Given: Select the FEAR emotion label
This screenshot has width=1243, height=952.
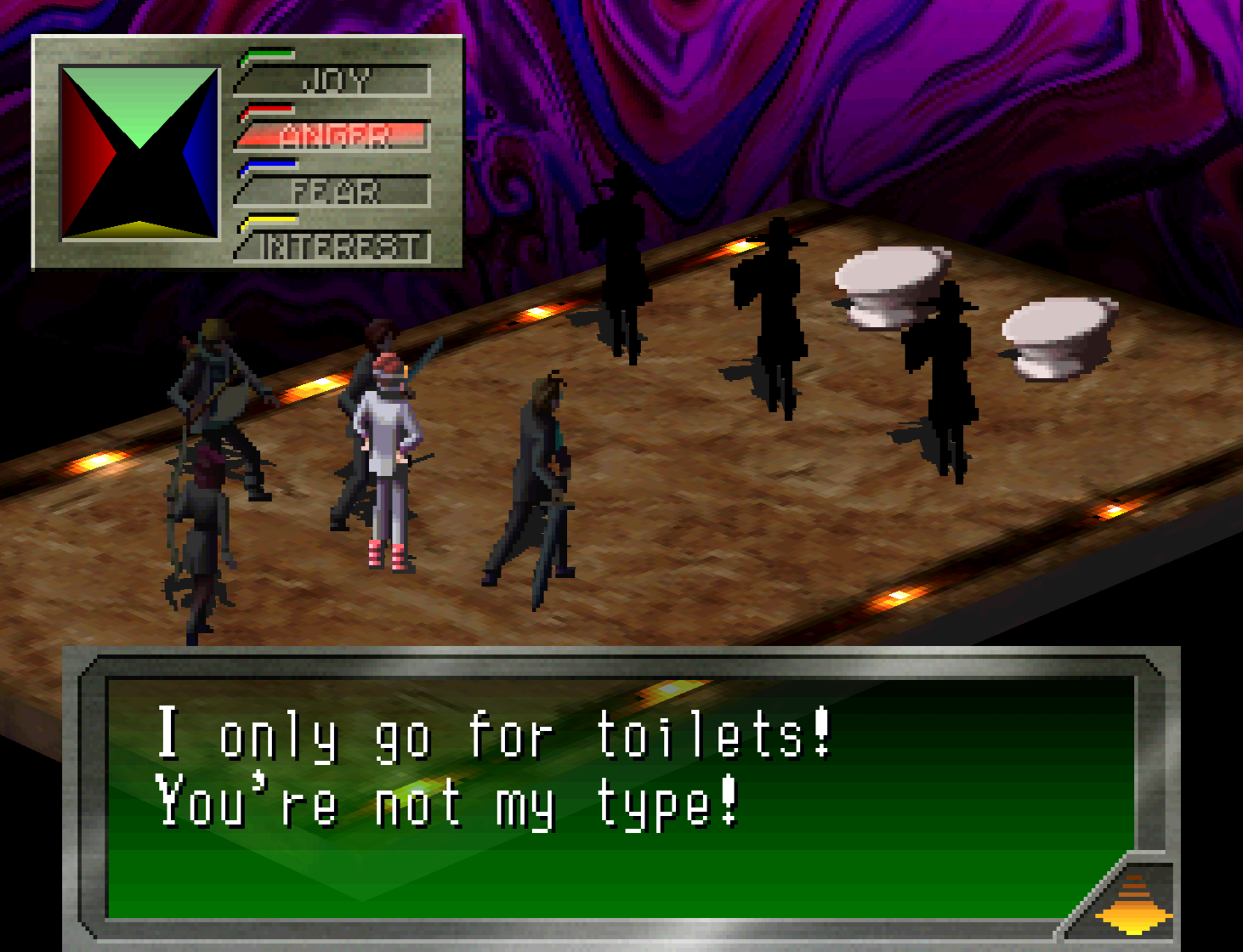Looking at the screenshot, I should click(336, 191).
